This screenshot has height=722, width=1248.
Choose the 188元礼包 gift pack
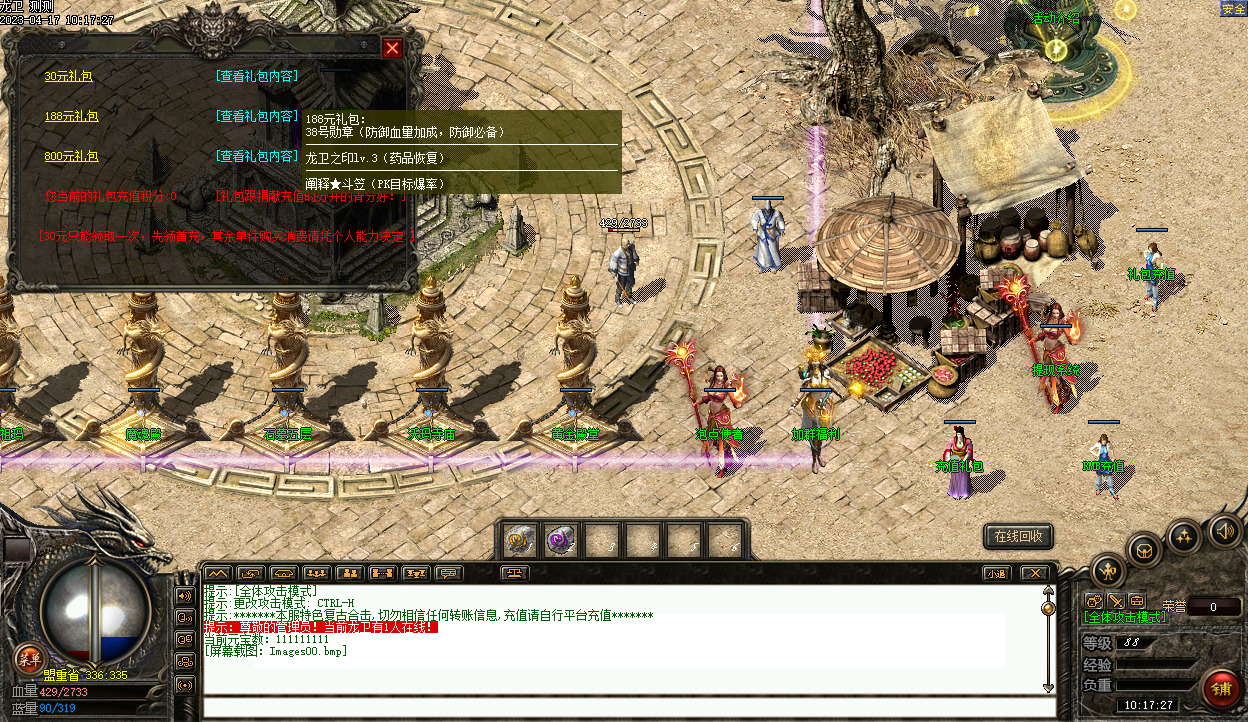[x=71, y=116]
